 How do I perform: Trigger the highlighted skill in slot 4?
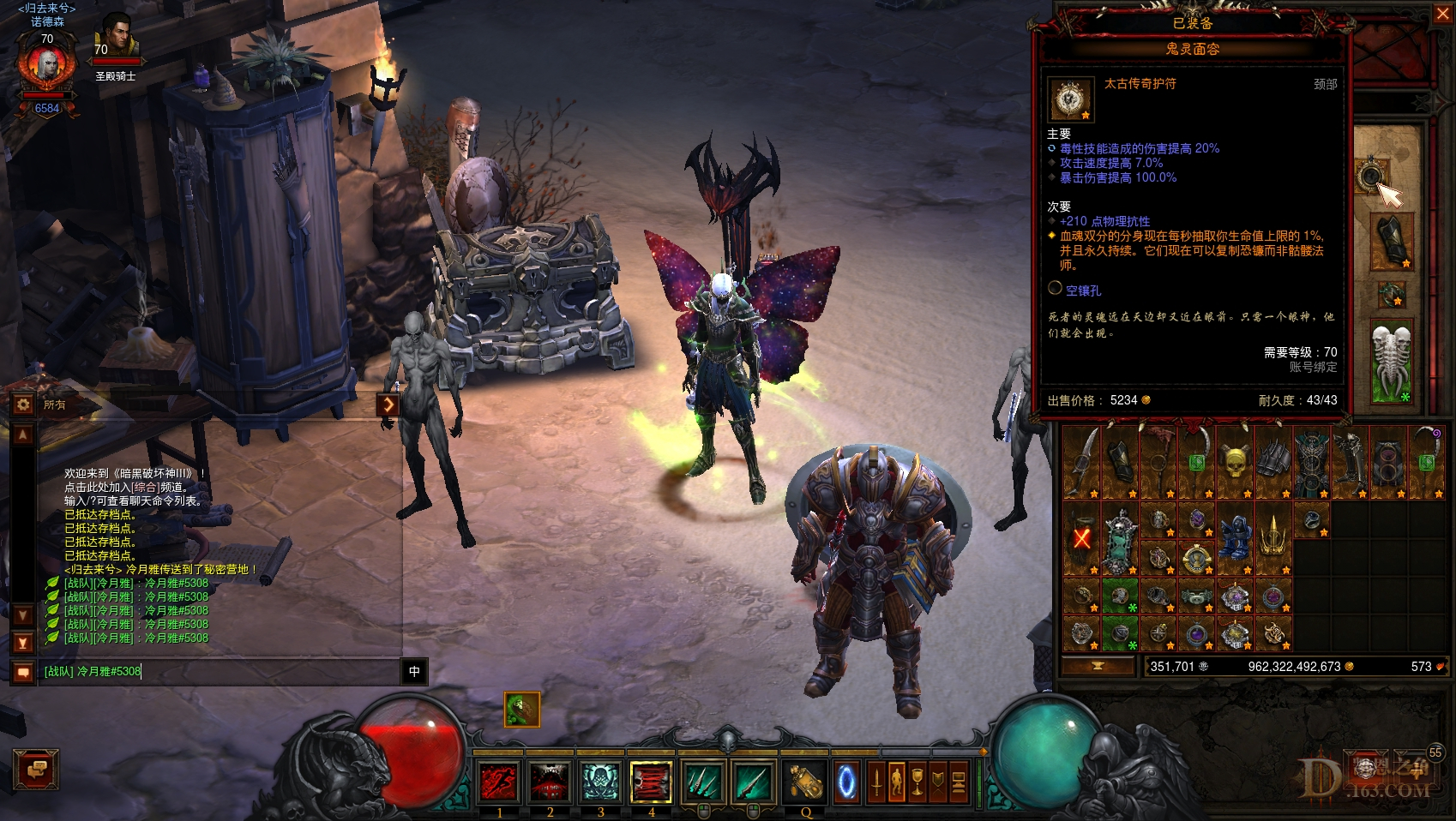coord(651,782)
